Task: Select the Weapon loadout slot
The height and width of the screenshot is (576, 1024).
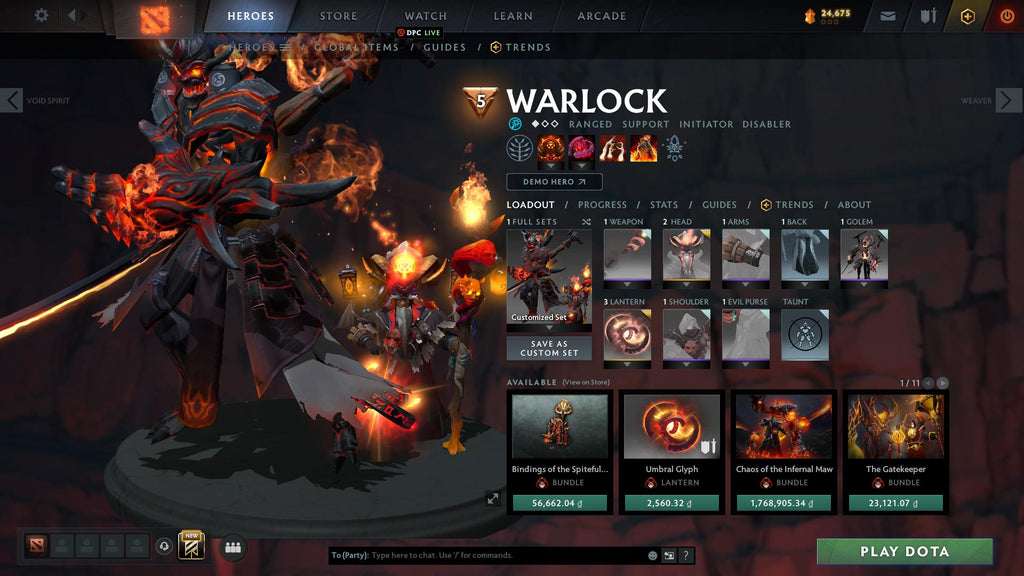Action: pos(627,255)
